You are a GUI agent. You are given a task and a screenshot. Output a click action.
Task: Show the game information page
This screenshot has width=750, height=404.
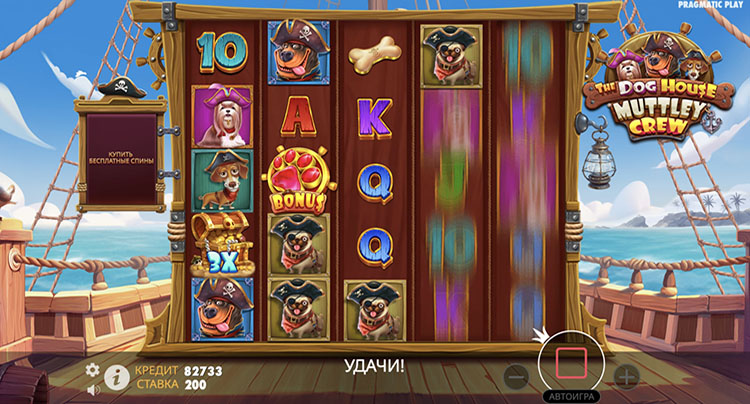point(115,377)
